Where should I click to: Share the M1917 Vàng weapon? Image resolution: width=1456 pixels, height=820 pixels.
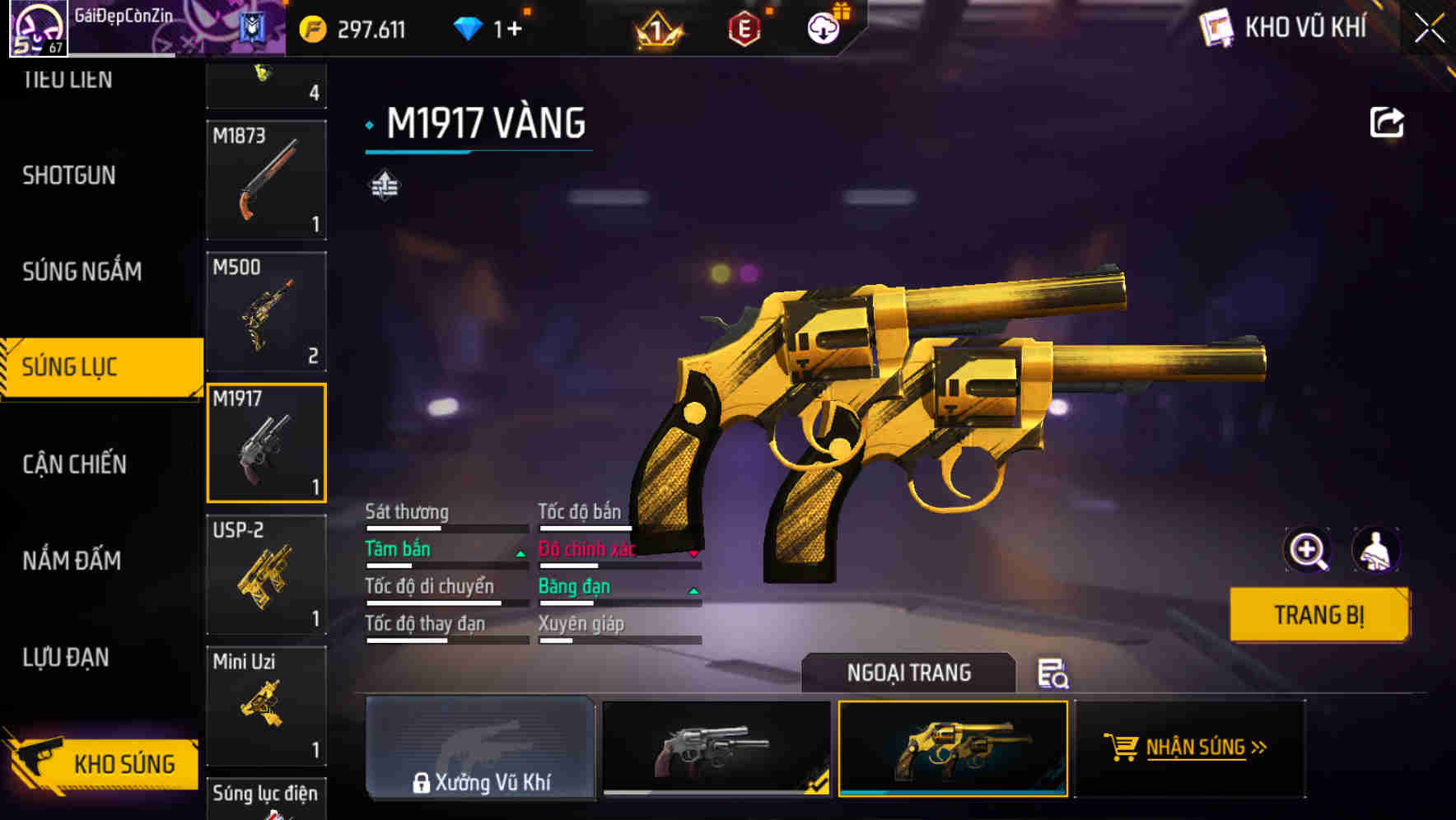tap(1387, 121)
